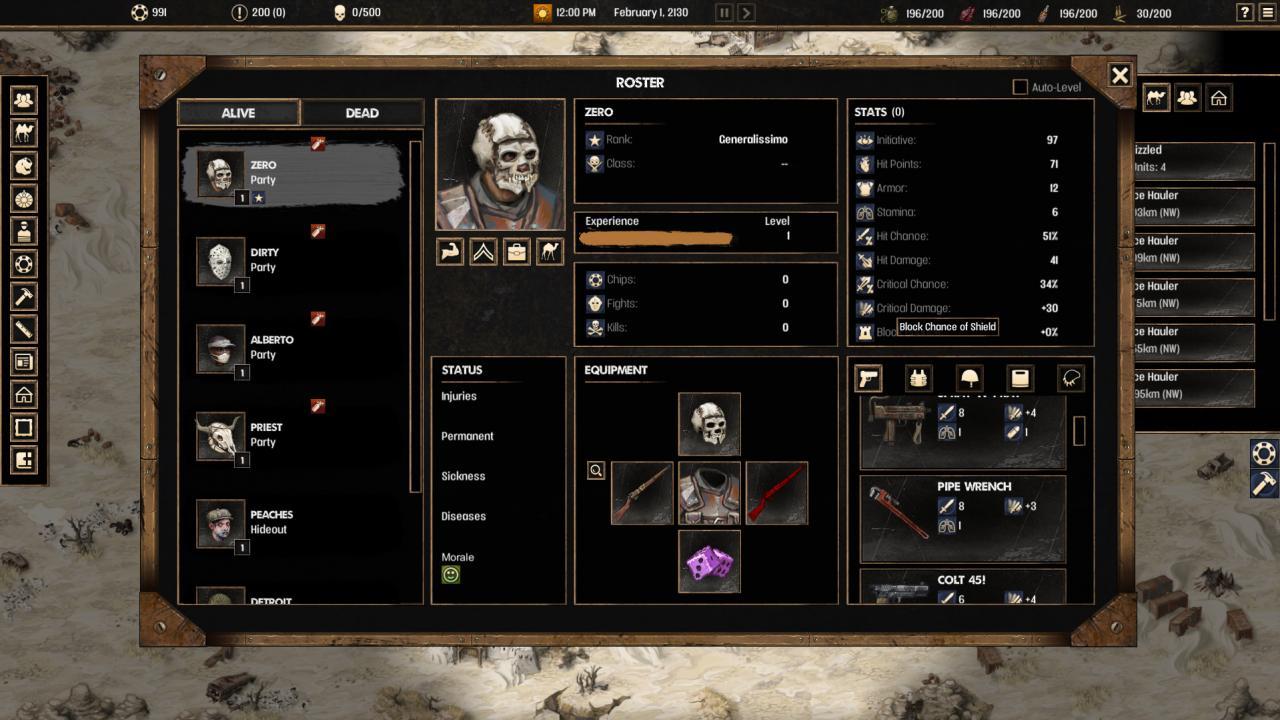Open the briefcase inventory icon under portrait

click(516, 252)
